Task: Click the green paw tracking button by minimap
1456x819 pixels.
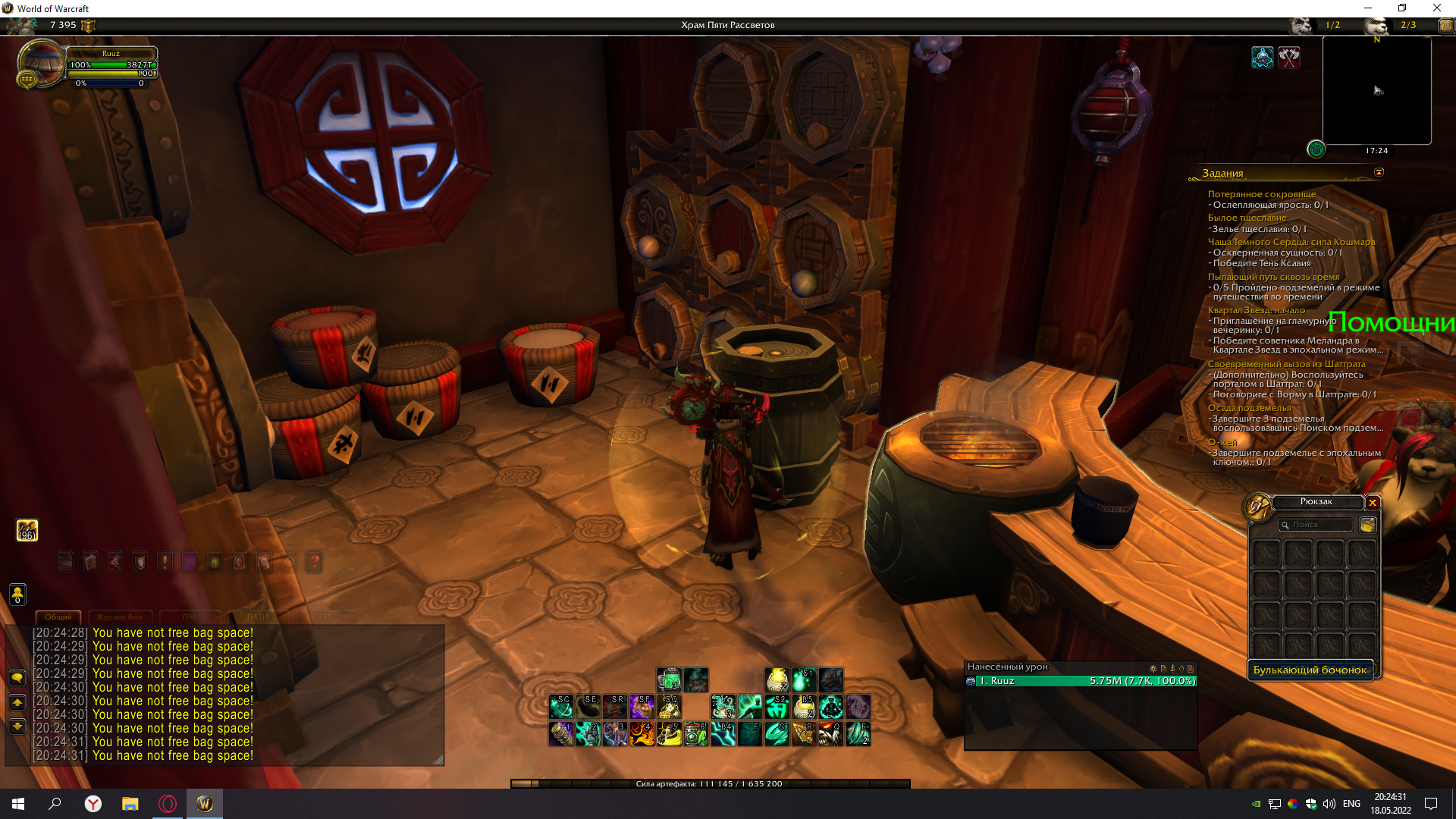Action: click(x=1316, y=149)
